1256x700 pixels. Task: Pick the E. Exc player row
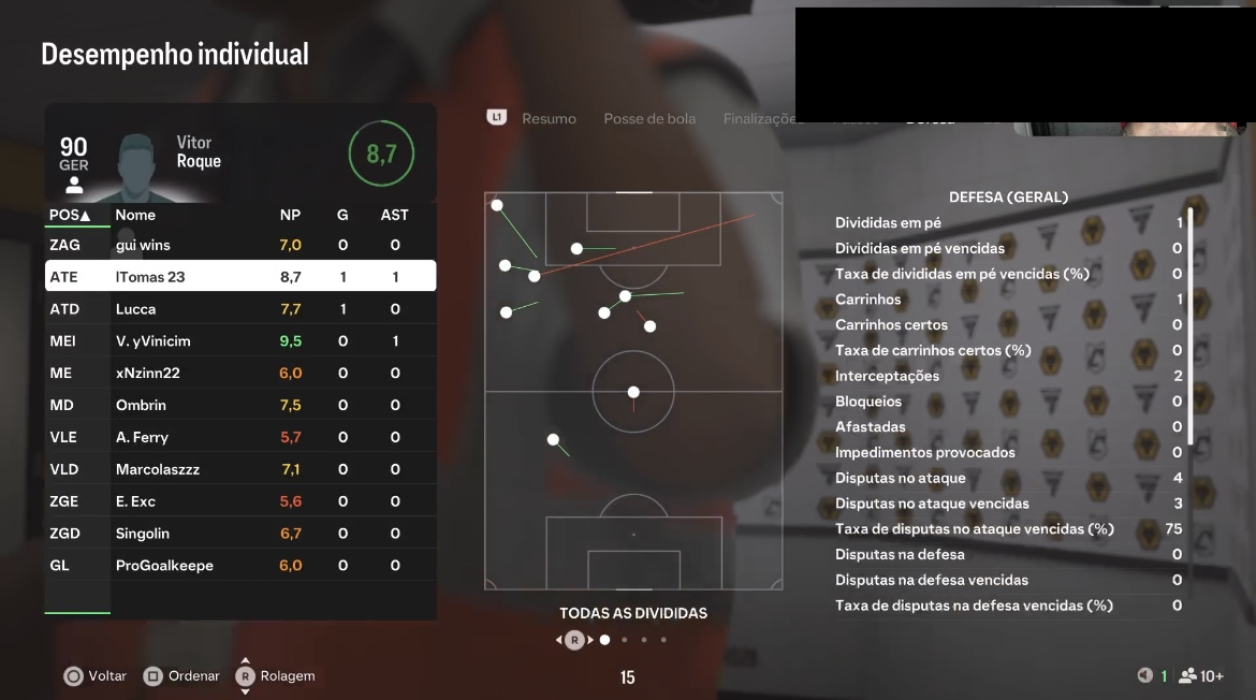point(240,501)
